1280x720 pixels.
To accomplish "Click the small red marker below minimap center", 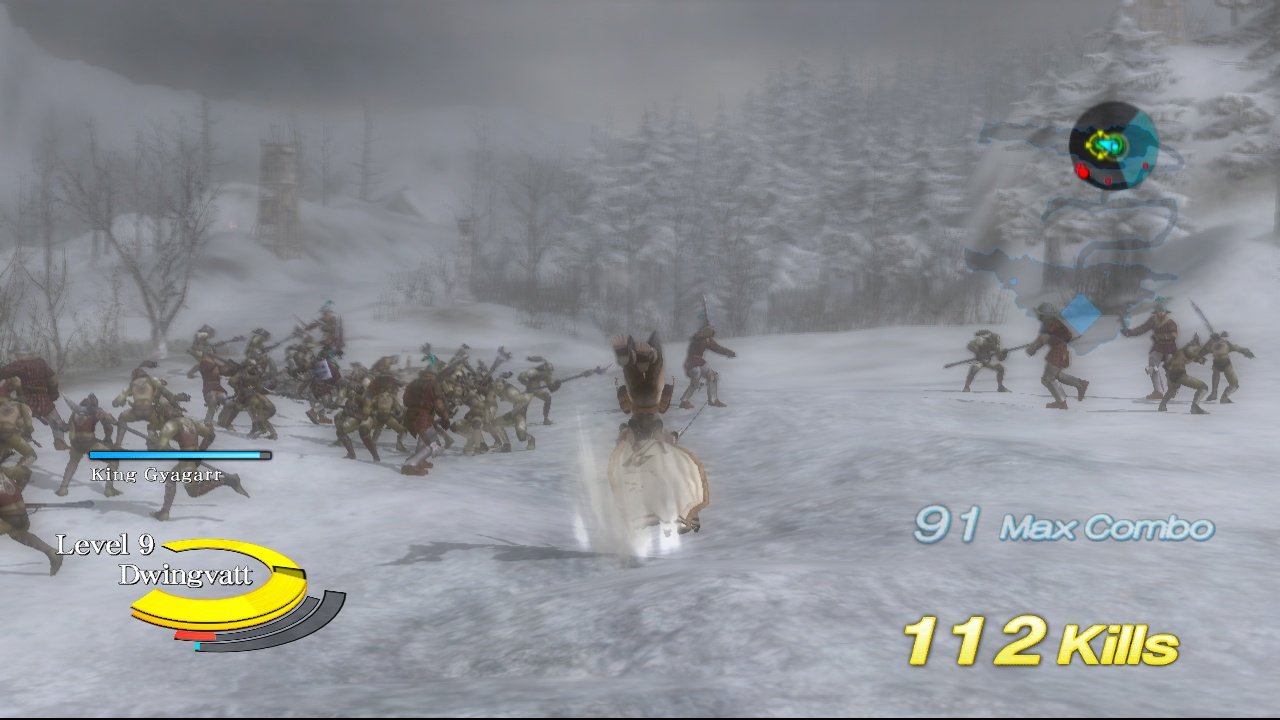I will 1108,181.
